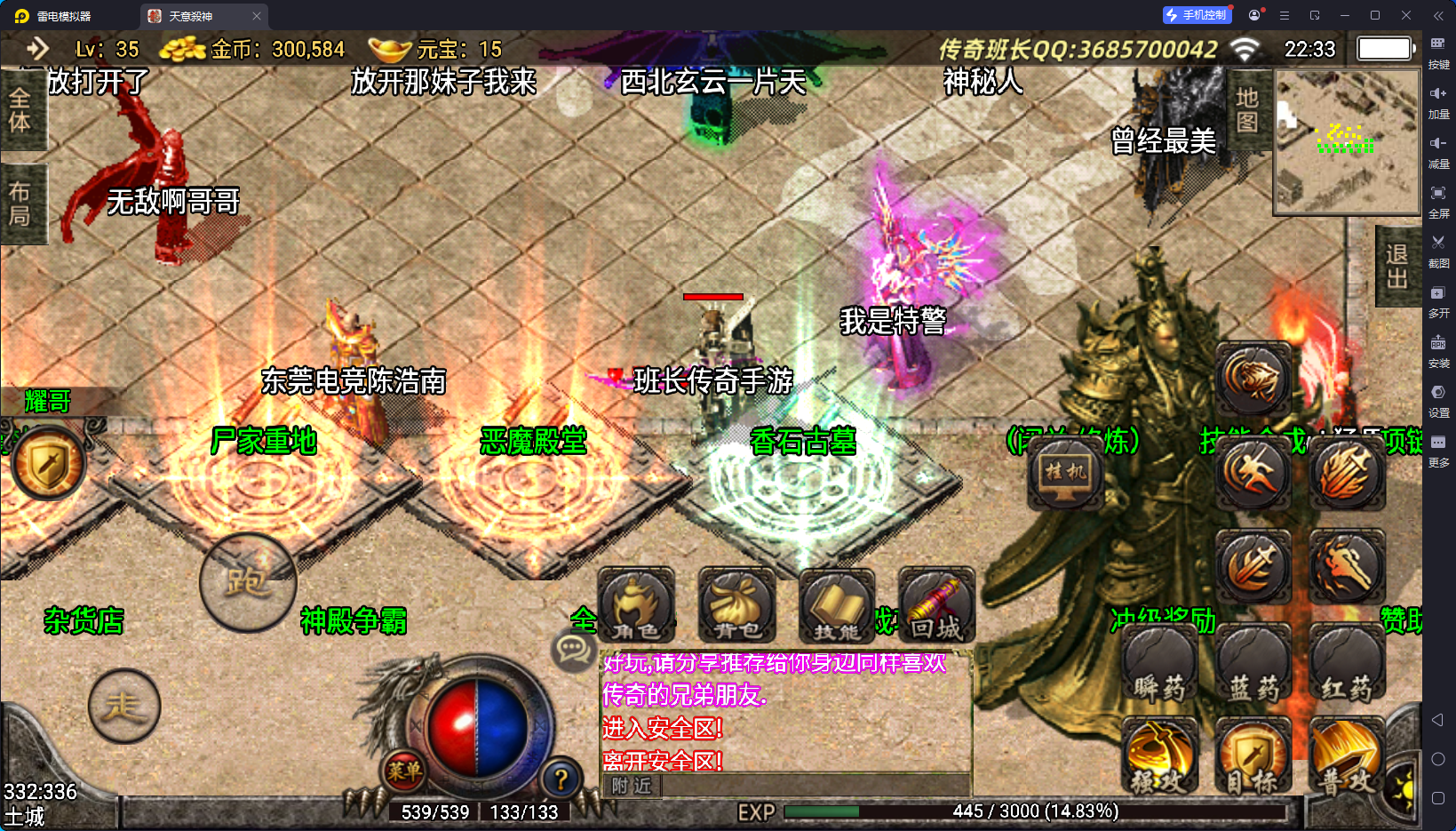Screen dimensions: 1456x831
Task: Activate the 强攻 forced attack button
Action: pyautogui.click(x=1159, y=756)
